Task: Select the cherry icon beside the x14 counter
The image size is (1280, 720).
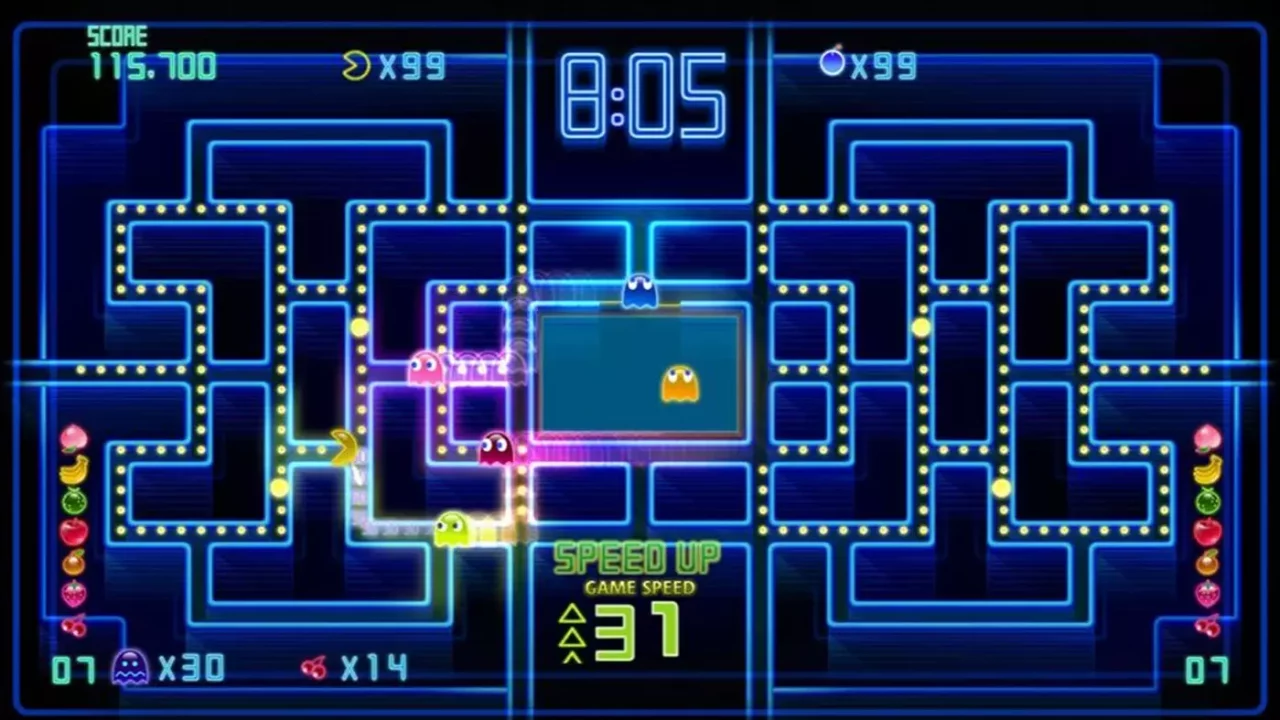Action: click(x=313, y=668)
